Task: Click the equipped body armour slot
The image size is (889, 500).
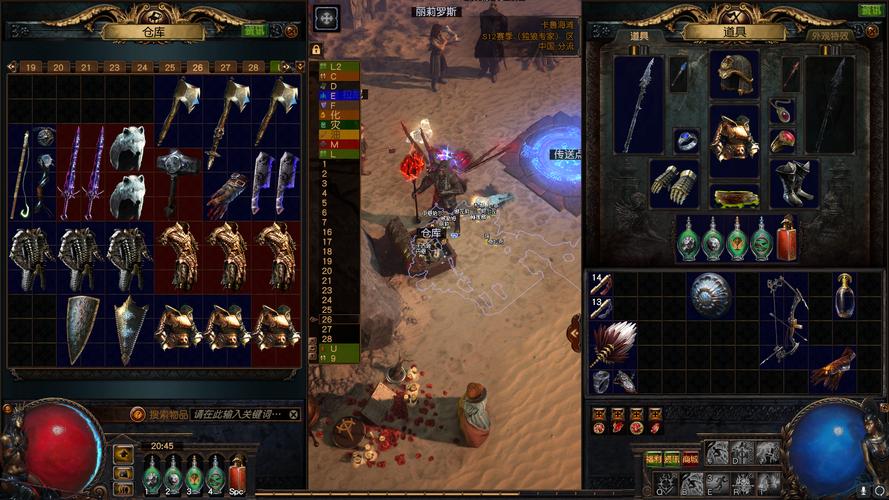Action: (x=734, y=140)
